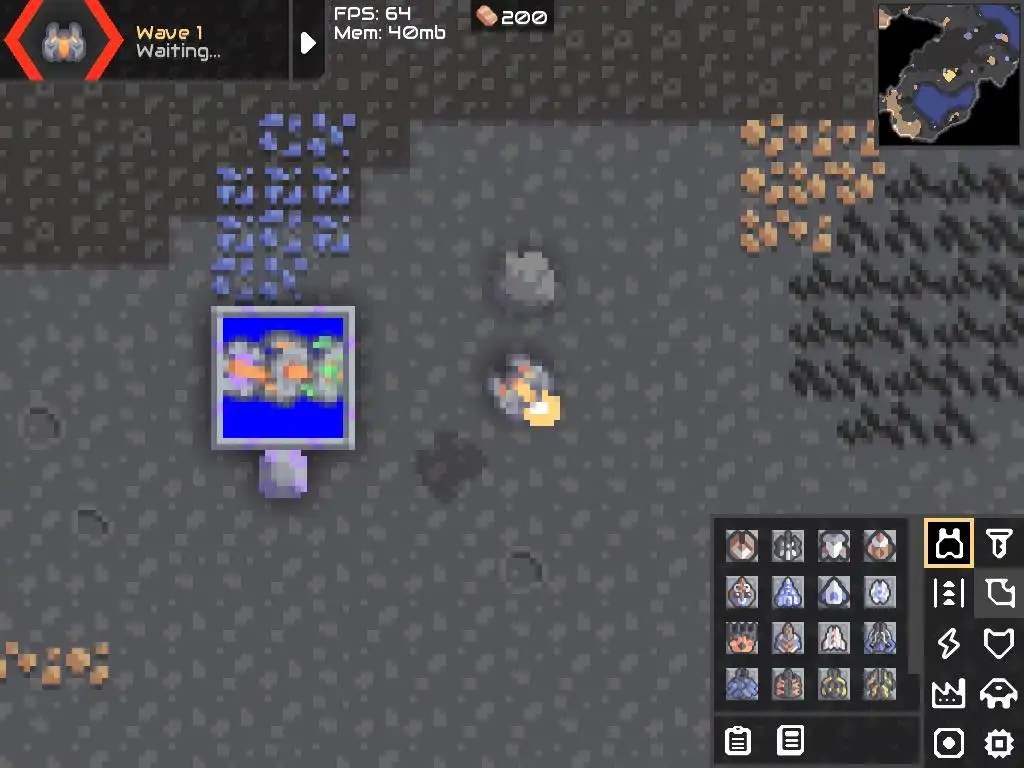
Task: Open the conveyor distribution category
Action: [x=948, y=593]
